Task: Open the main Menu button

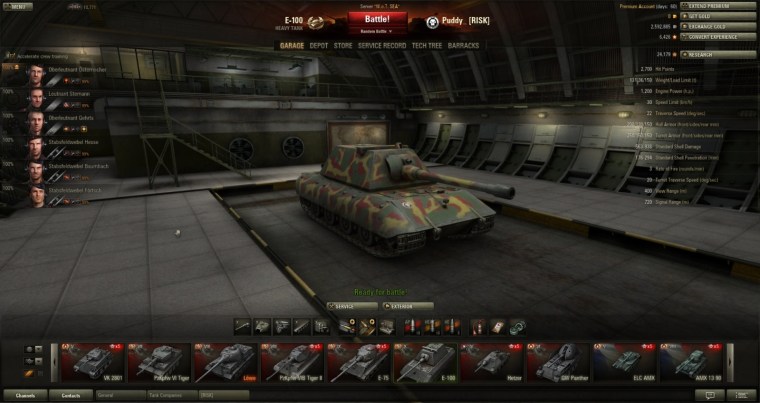Action: [x=17, y=6]
